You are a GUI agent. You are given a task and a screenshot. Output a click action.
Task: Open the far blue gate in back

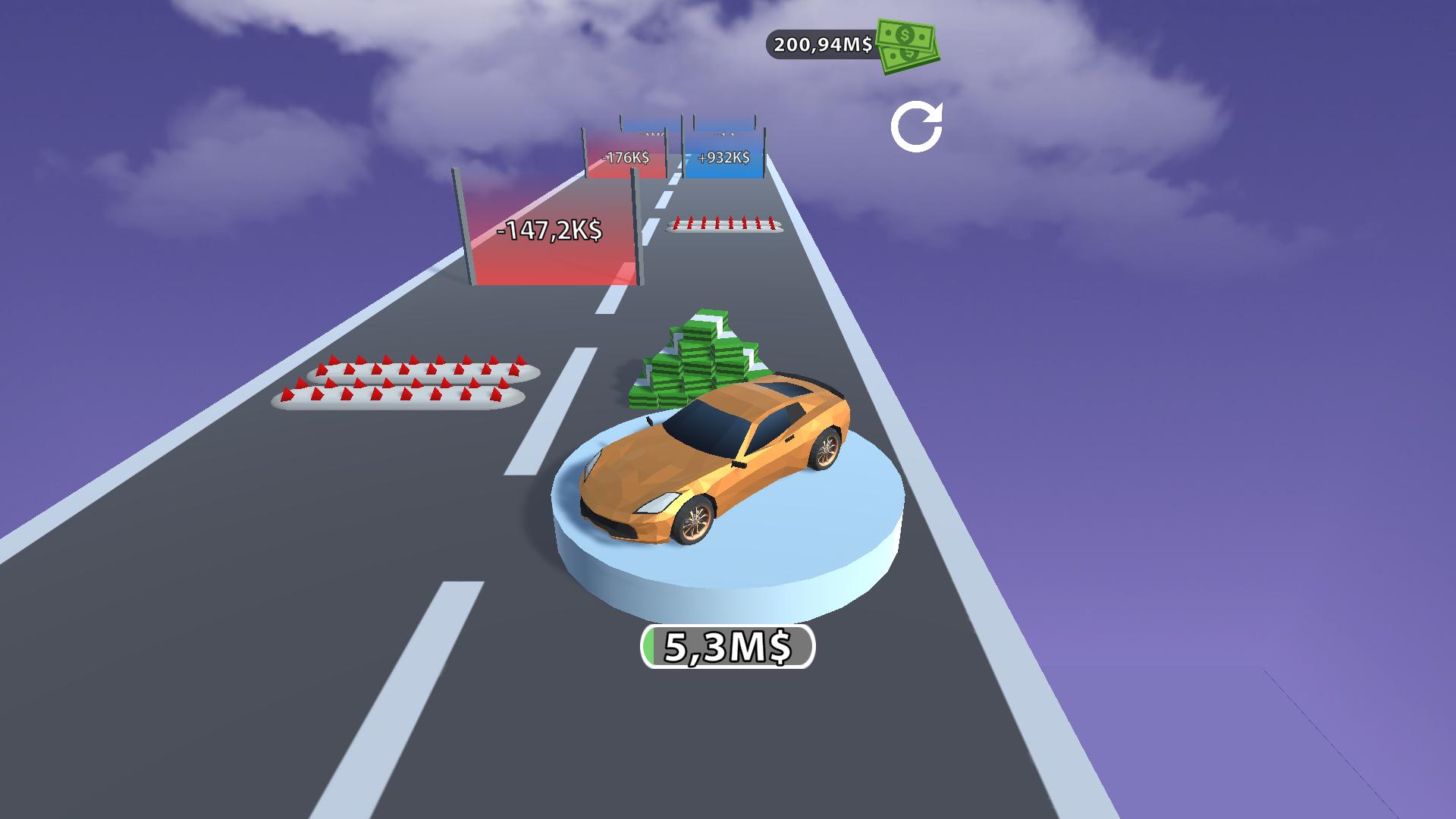[724, 129]
